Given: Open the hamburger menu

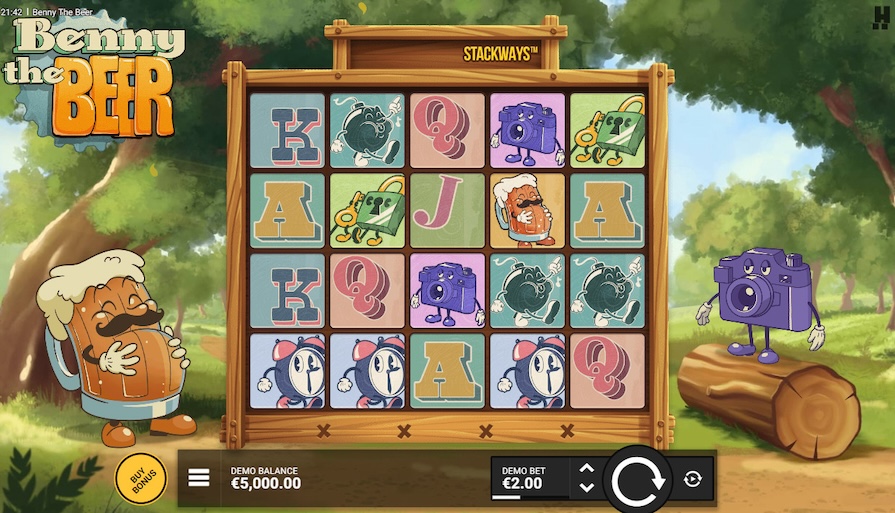Looking at the screenshot, I should coord(199,478).
